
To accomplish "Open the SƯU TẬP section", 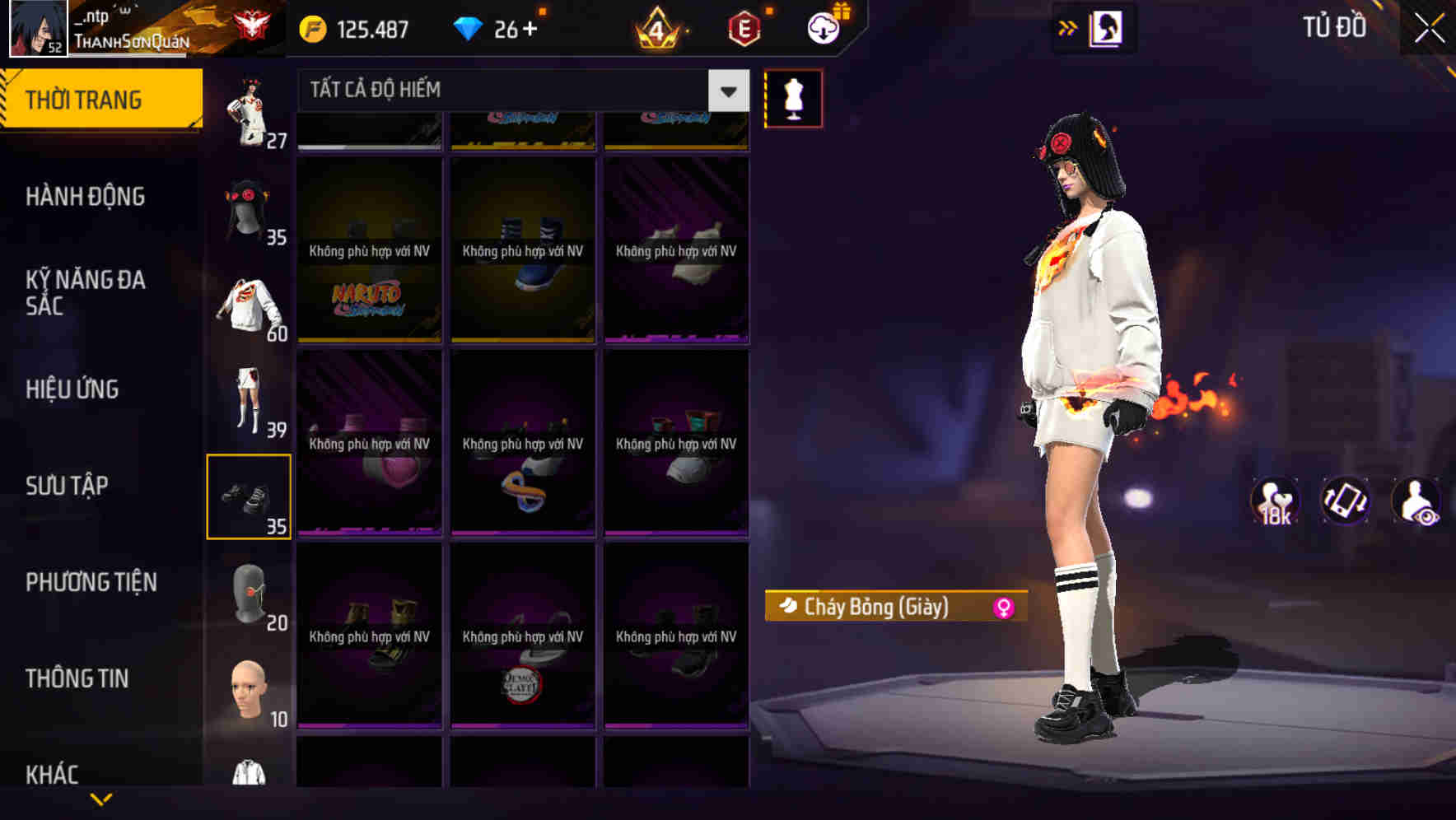I will coord(68,486).
